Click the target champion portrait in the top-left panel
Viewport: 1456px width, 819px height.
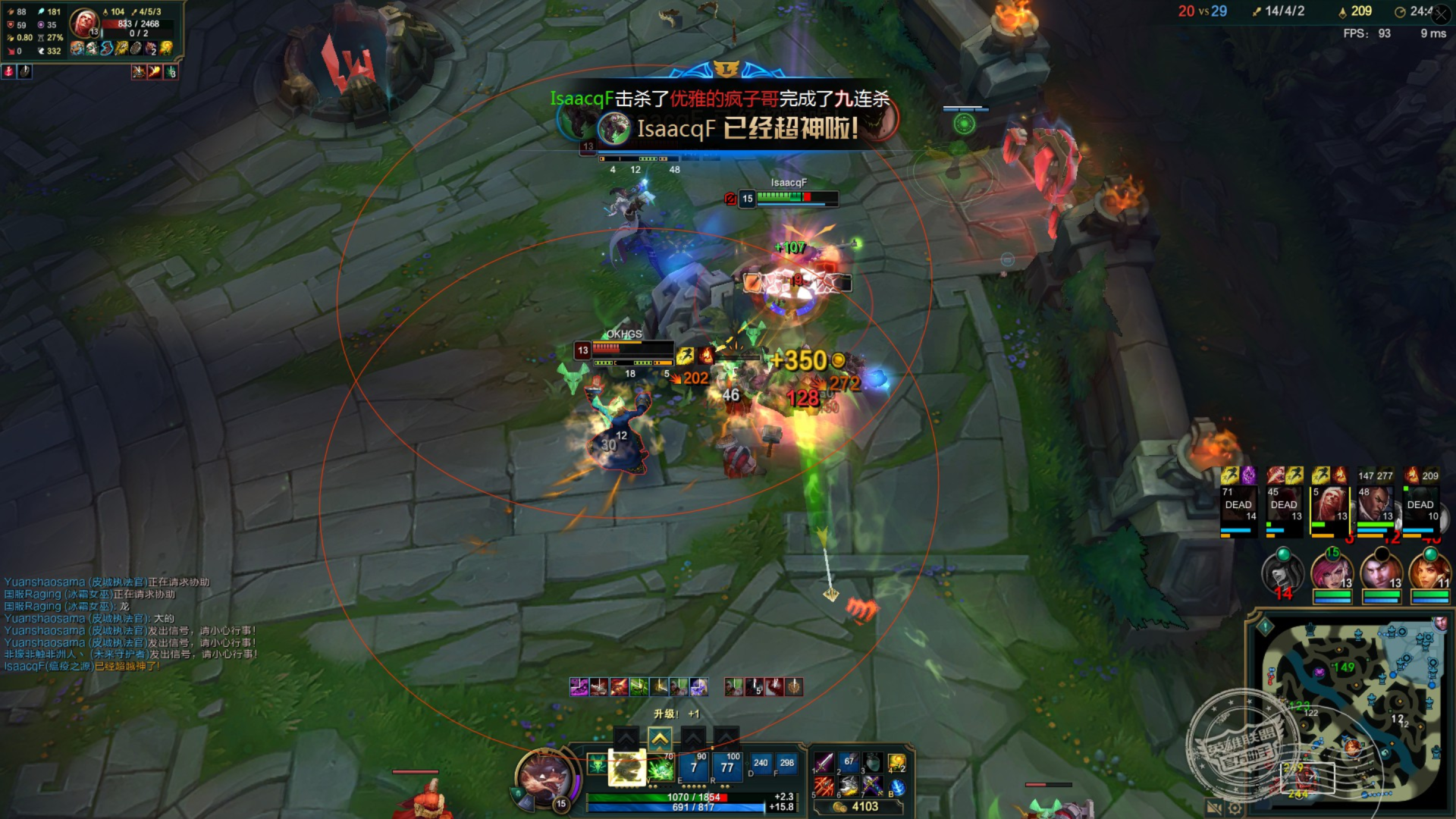(83, 23)
